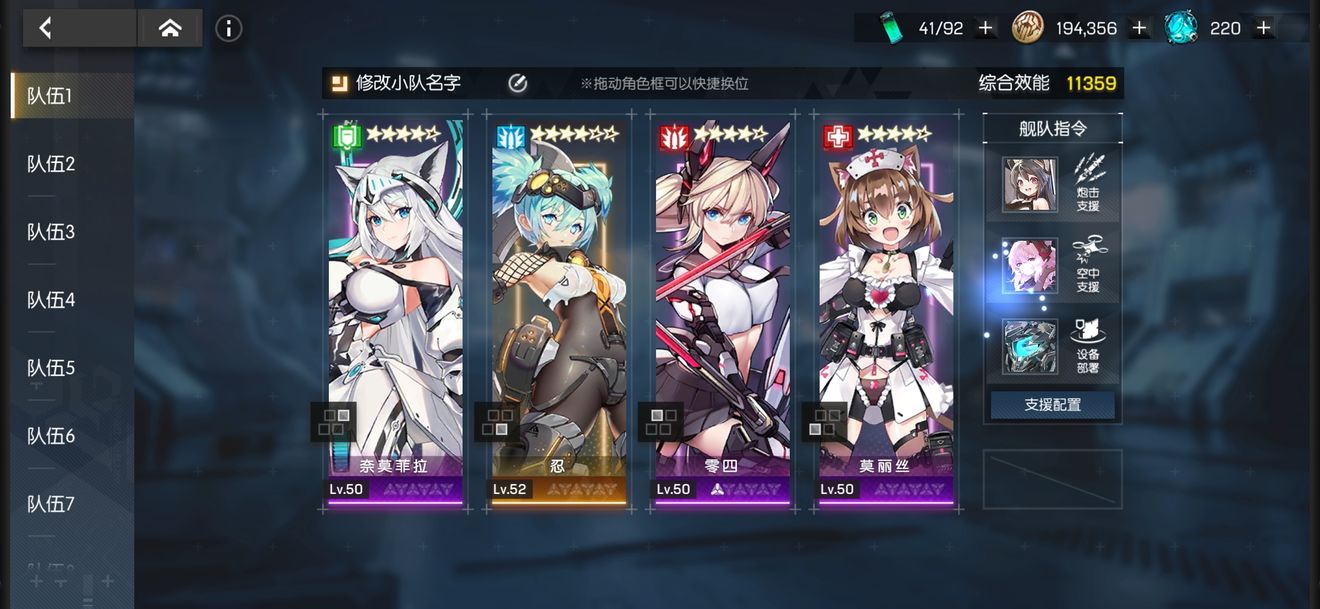Switch to the 队伍5 tab
The width and height of the screenshot is (1320, 609).
point(52,368)
